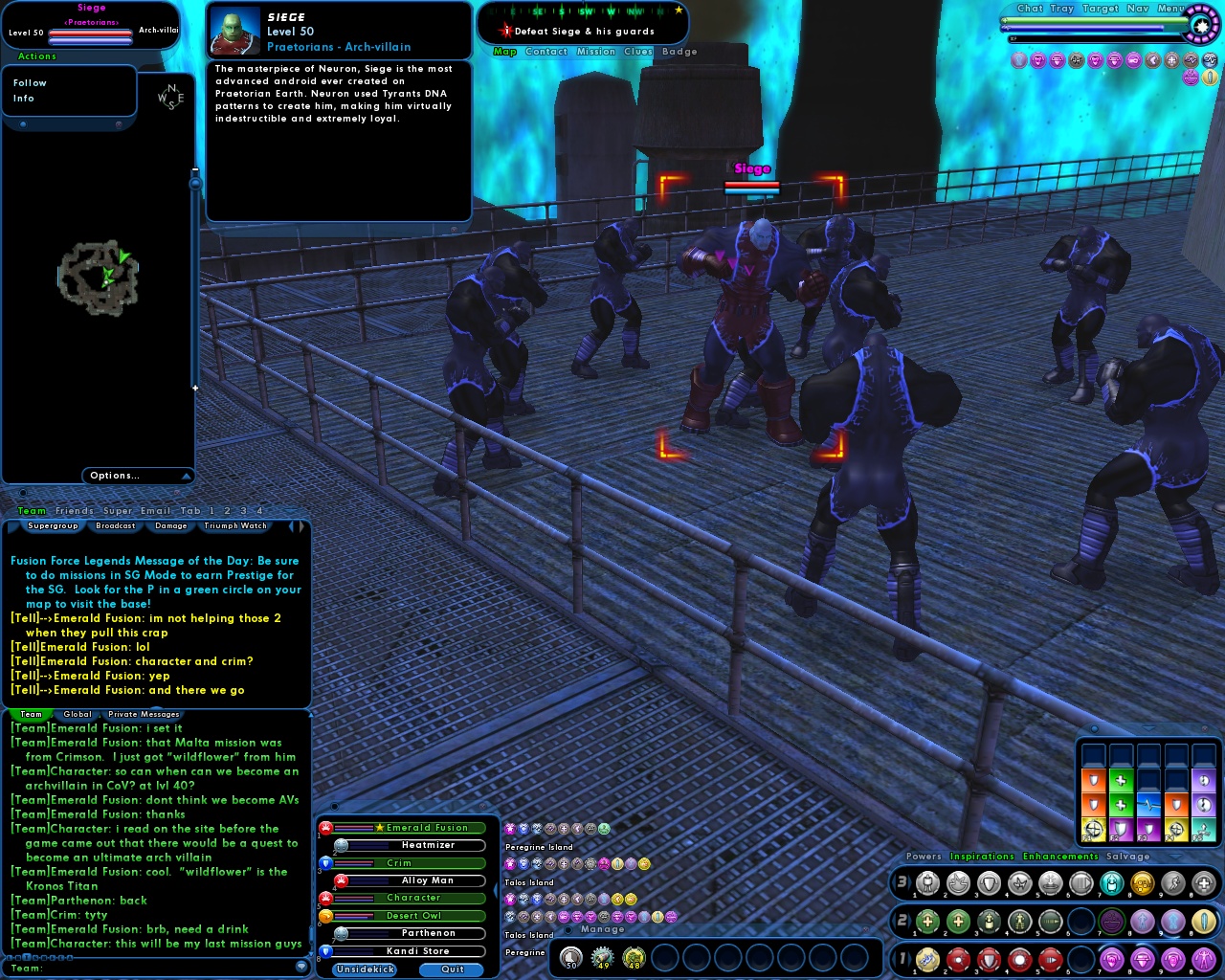
Task: Click the pink key icon in the top-right tray
Action: [1135, 60]
